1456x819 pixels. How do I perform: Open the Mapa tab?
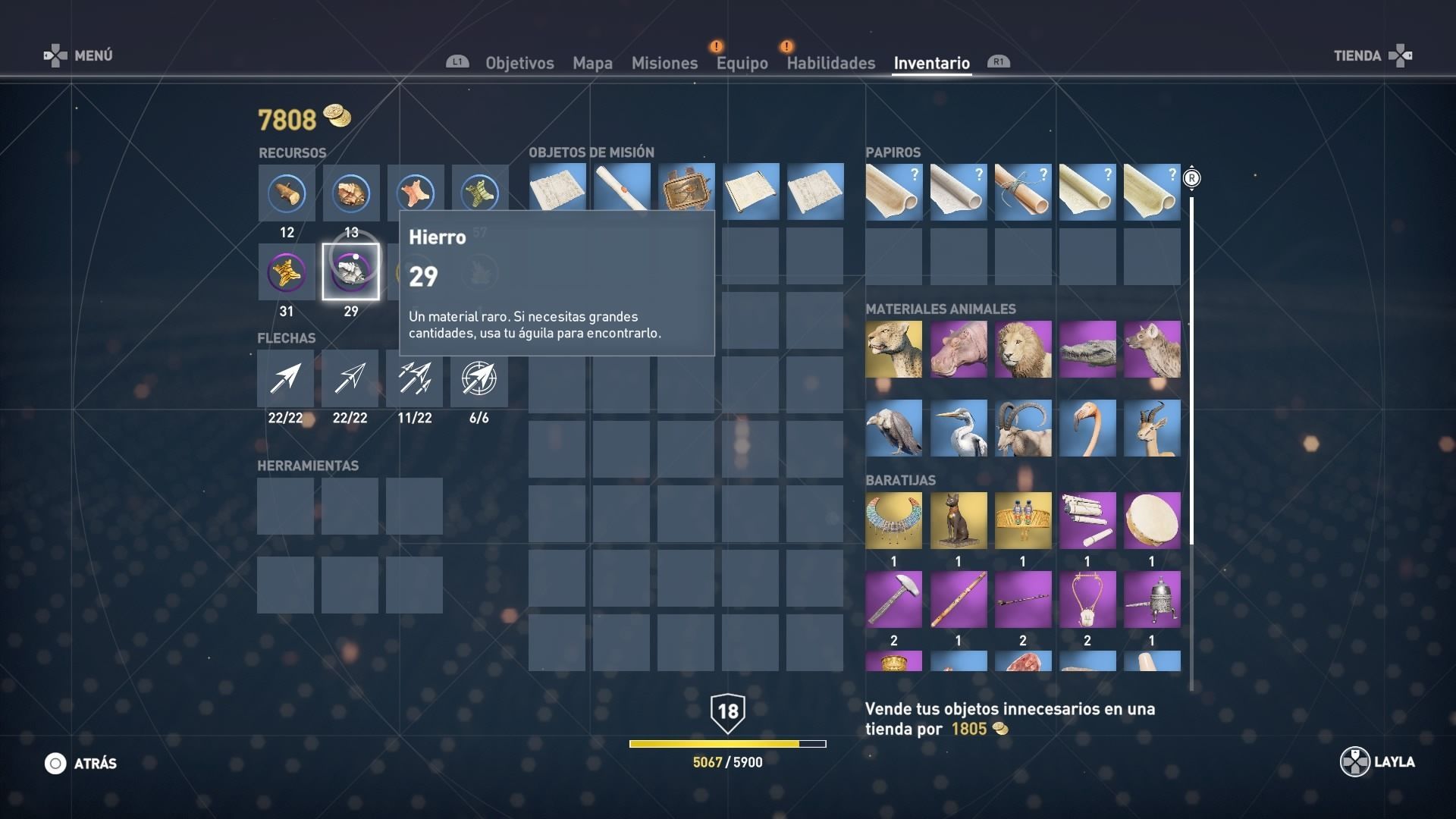[592, 63]
